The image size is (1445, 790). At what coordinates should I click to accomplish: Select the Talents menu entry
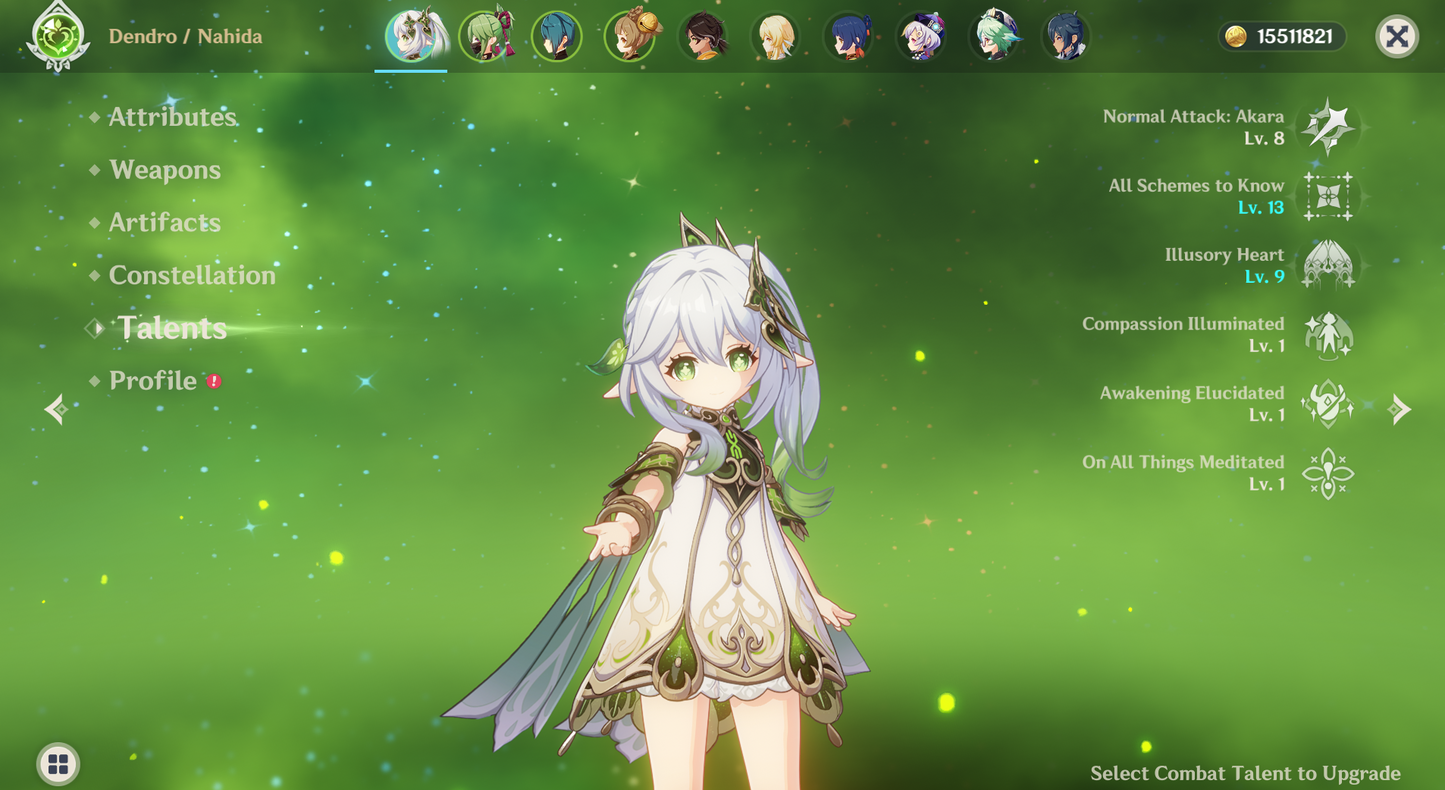172,328
